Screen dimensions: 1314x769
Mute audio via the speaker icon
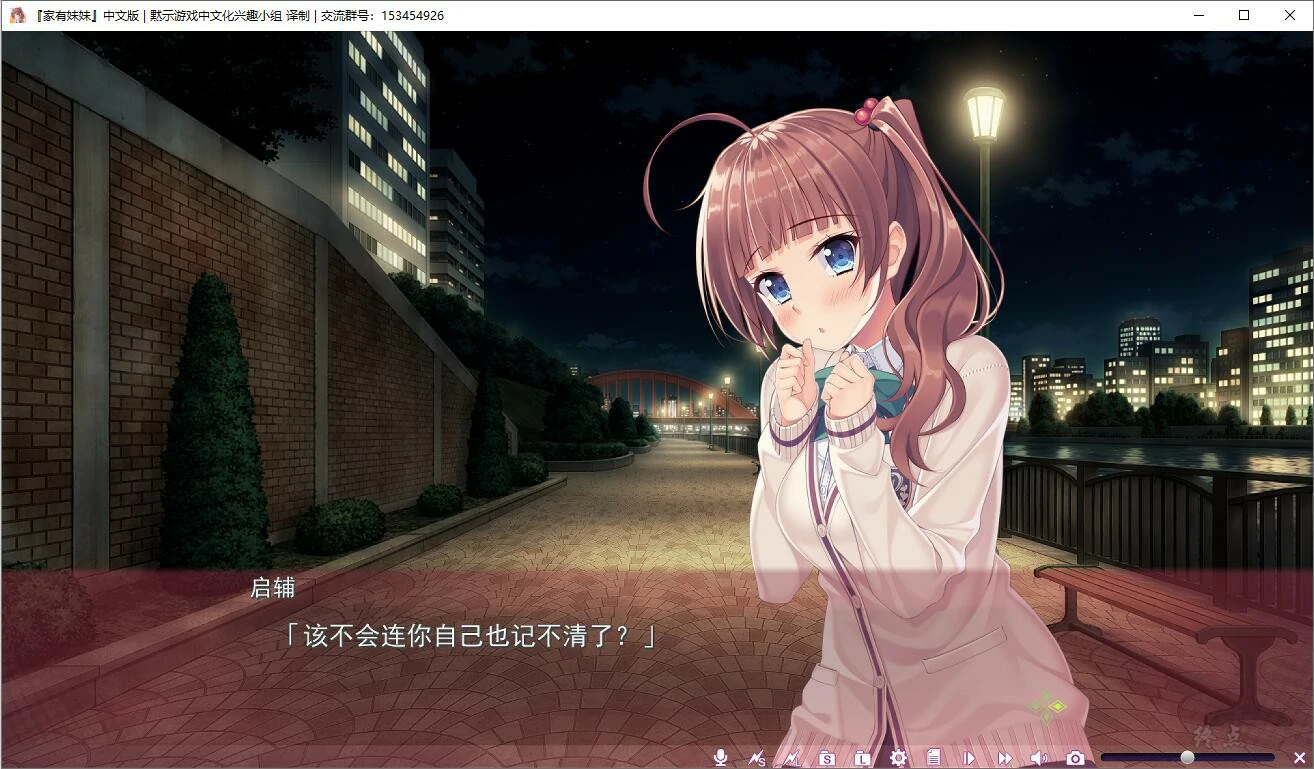(1040, 757)
